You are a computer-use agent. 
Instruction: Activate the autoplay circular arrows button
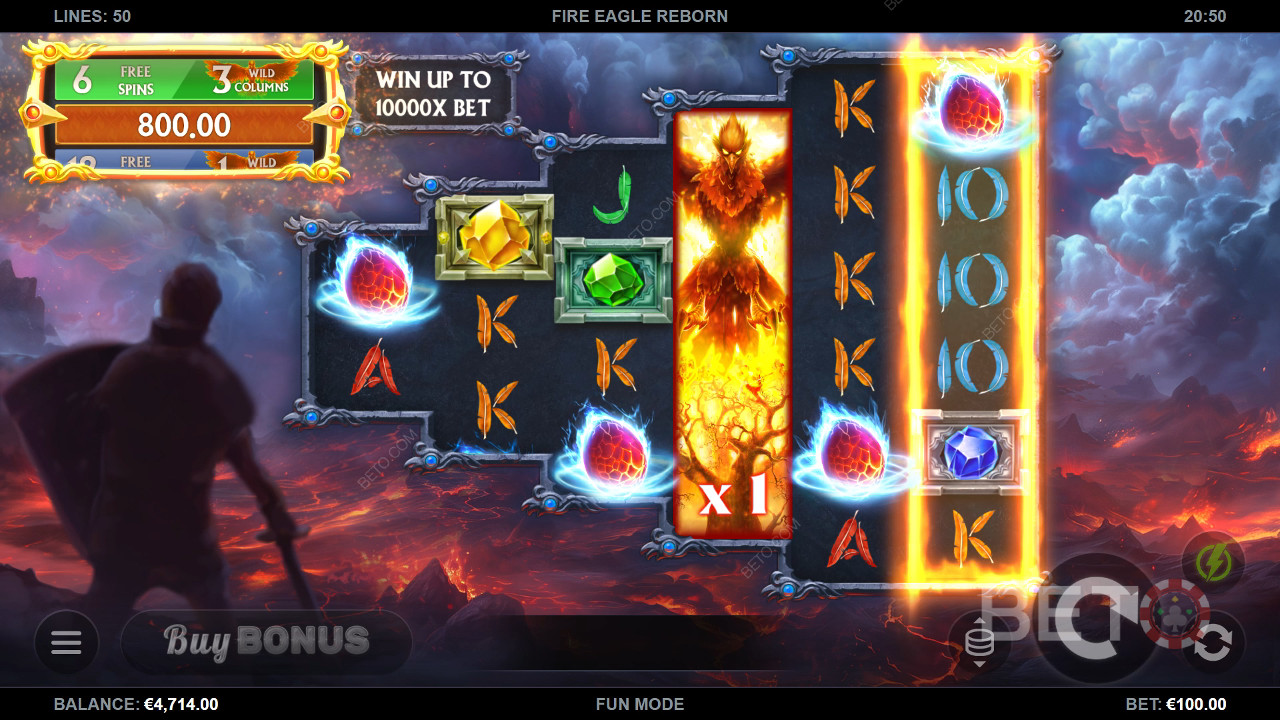tap(1213, 643)
